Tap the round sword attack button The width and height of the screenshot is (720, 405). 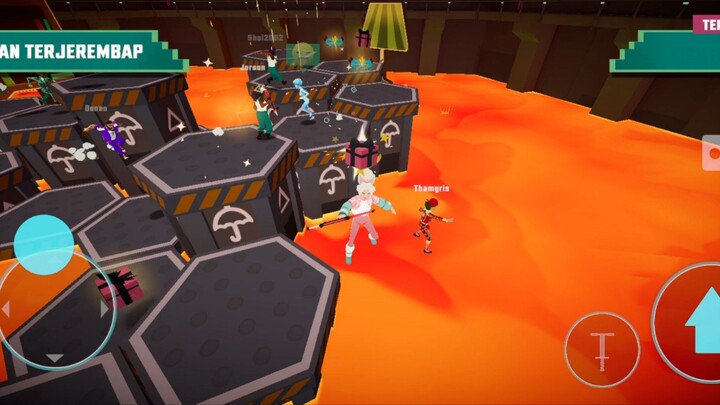(x=601, y=350)
